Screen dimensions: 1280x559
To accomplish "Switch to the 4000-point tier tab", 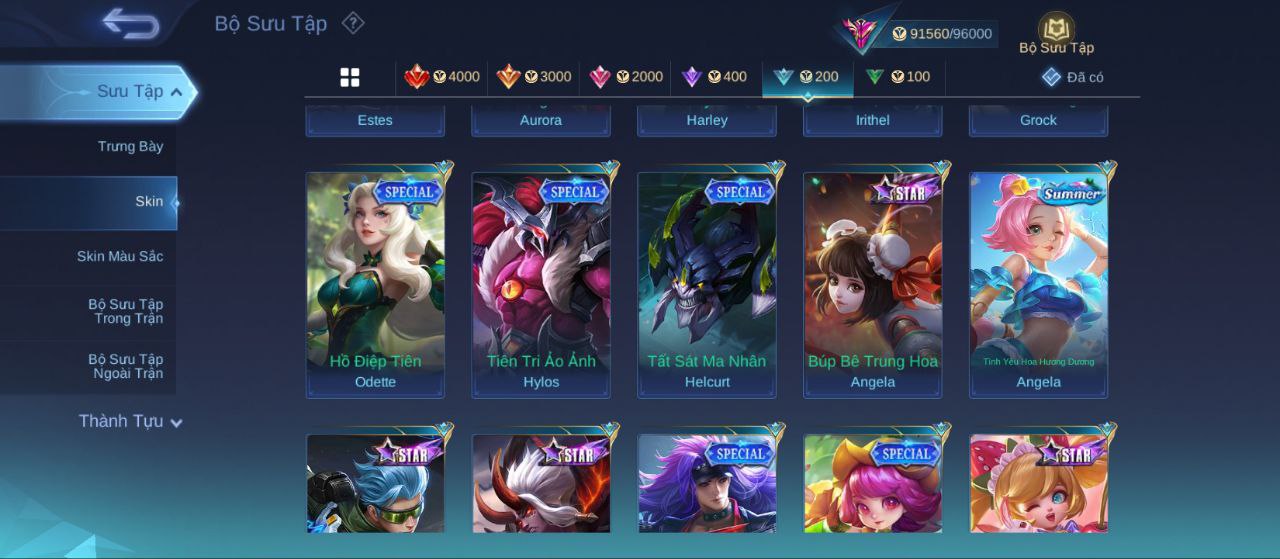I will [442, 77].
